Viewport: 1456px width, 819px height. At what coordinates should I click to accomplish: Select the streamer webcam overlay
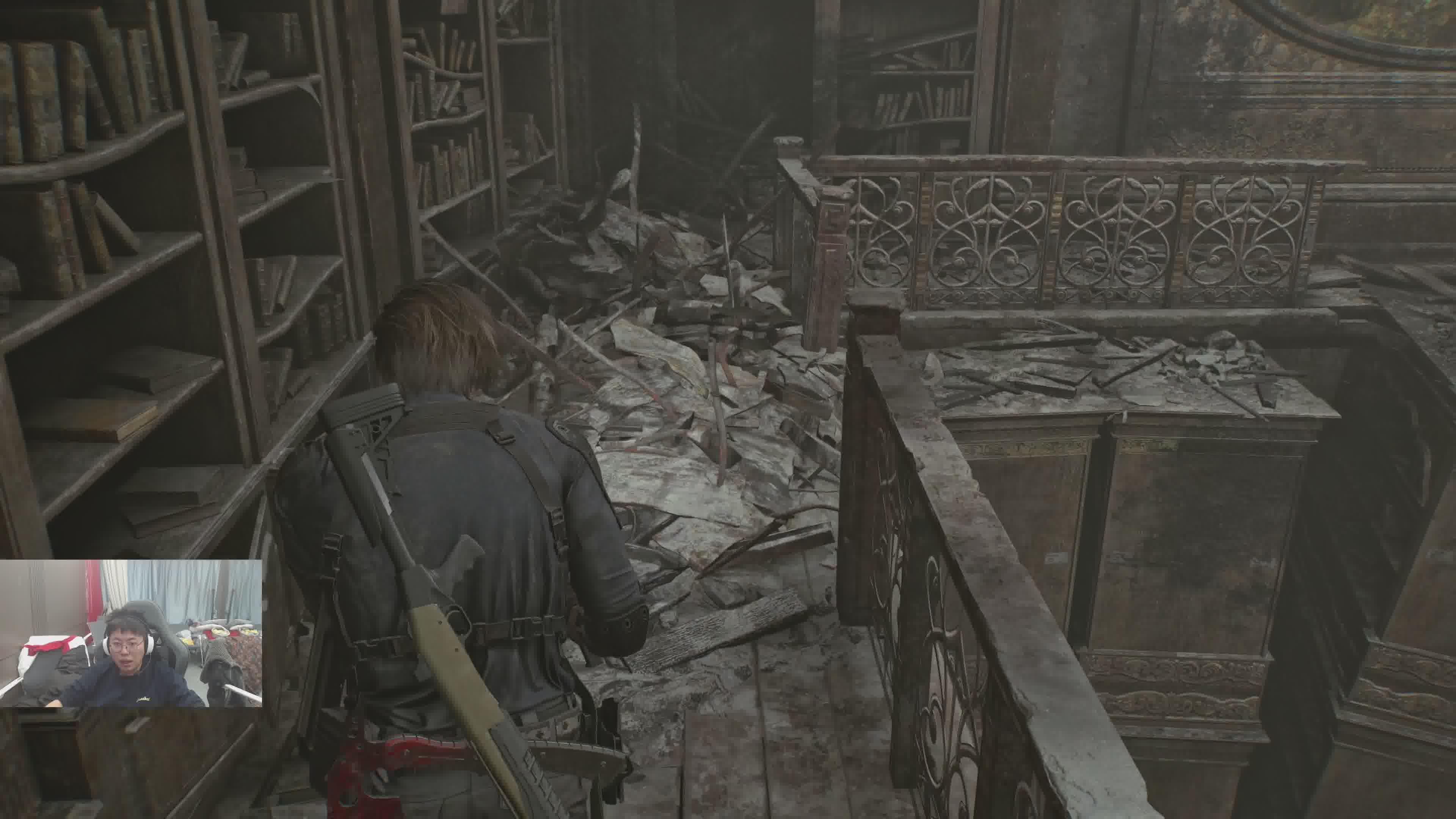(130, 633)
